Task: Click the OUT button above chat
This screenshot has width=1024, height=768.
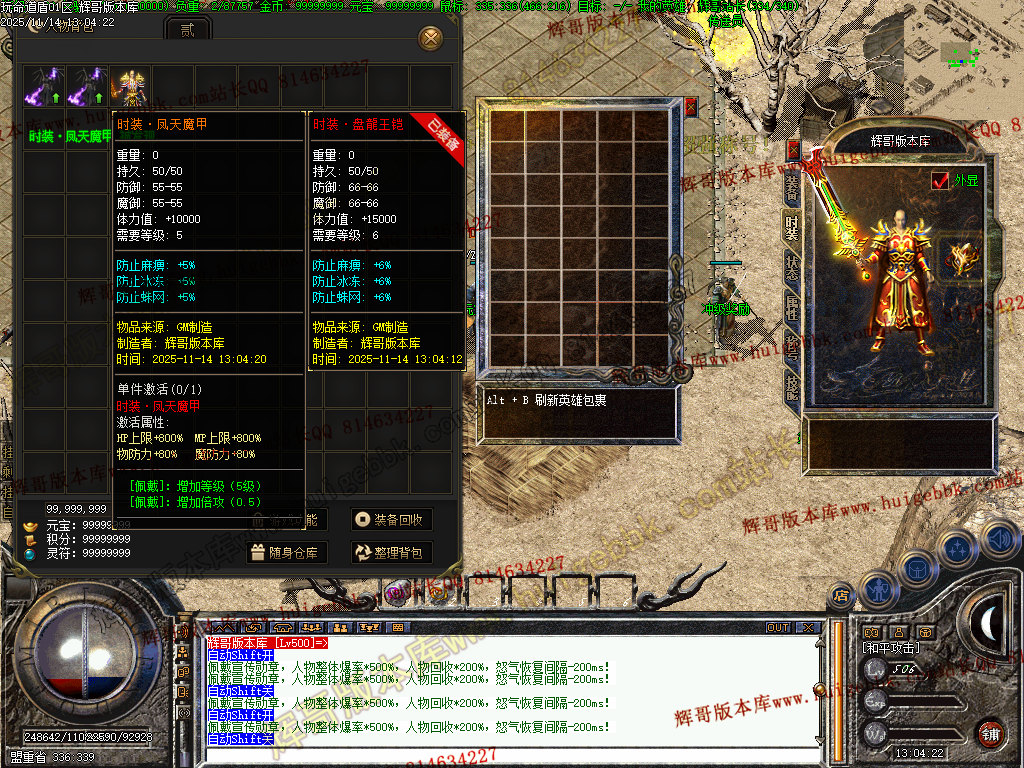Action: point(778,628)
